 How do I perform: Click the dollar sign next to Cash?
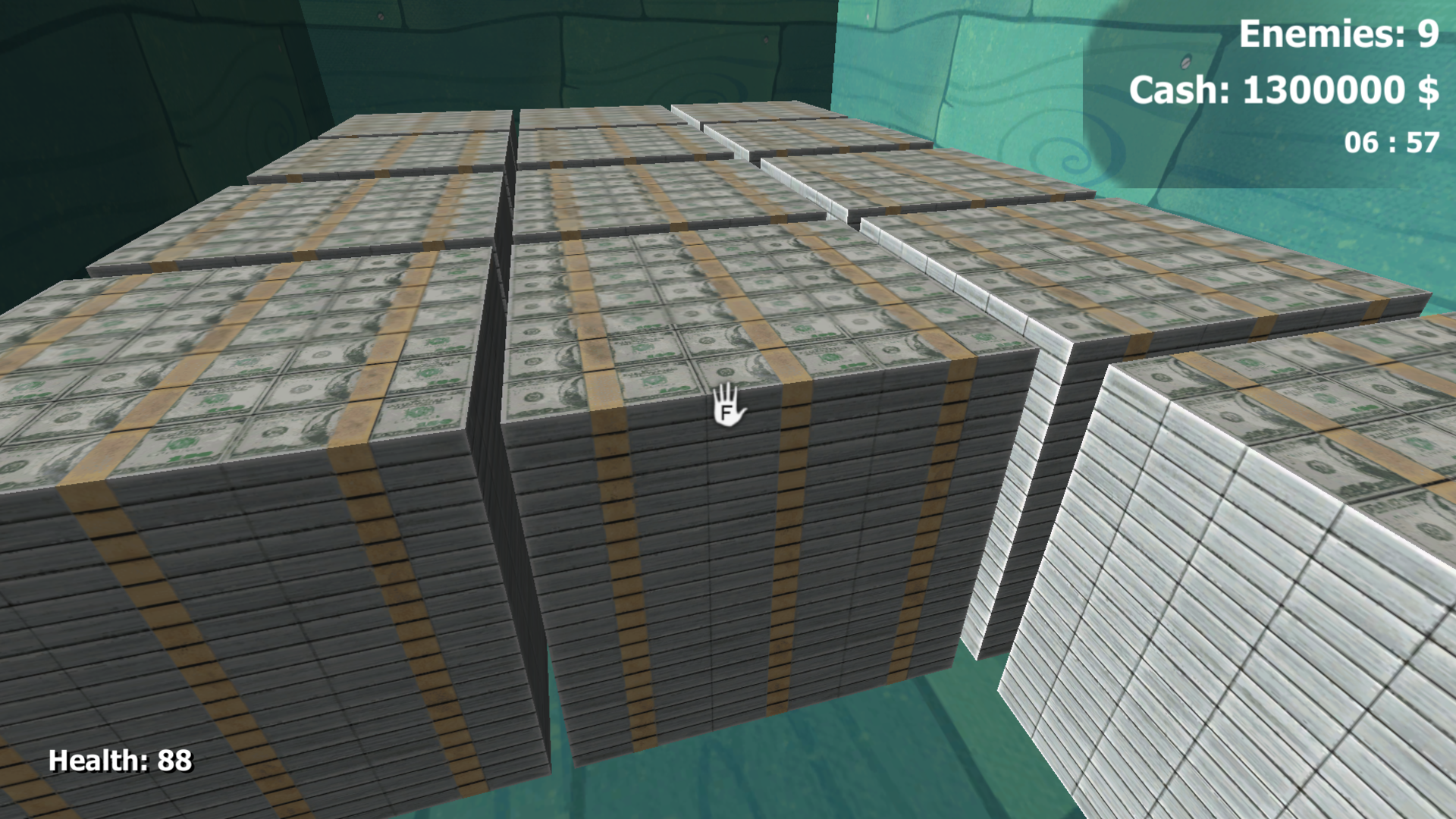point(1429,91)
